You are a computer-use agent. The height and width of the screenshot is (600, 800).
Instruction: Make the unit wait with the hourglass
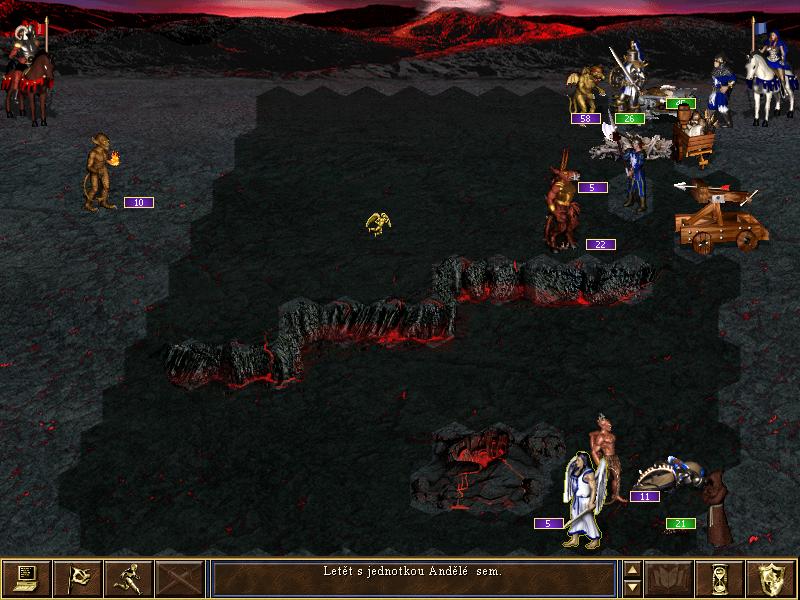click(x=721, y=578)
